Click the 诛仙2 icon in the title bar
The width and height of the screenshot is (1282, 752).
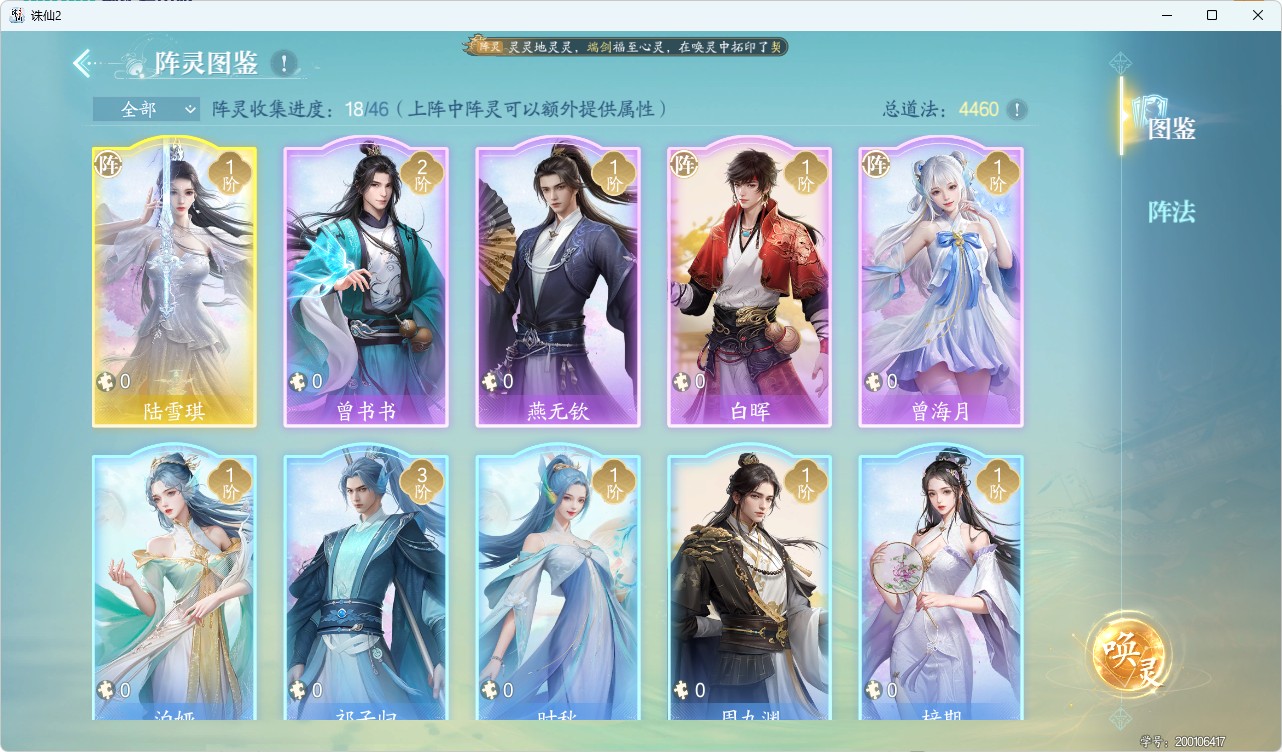[15, 15]
